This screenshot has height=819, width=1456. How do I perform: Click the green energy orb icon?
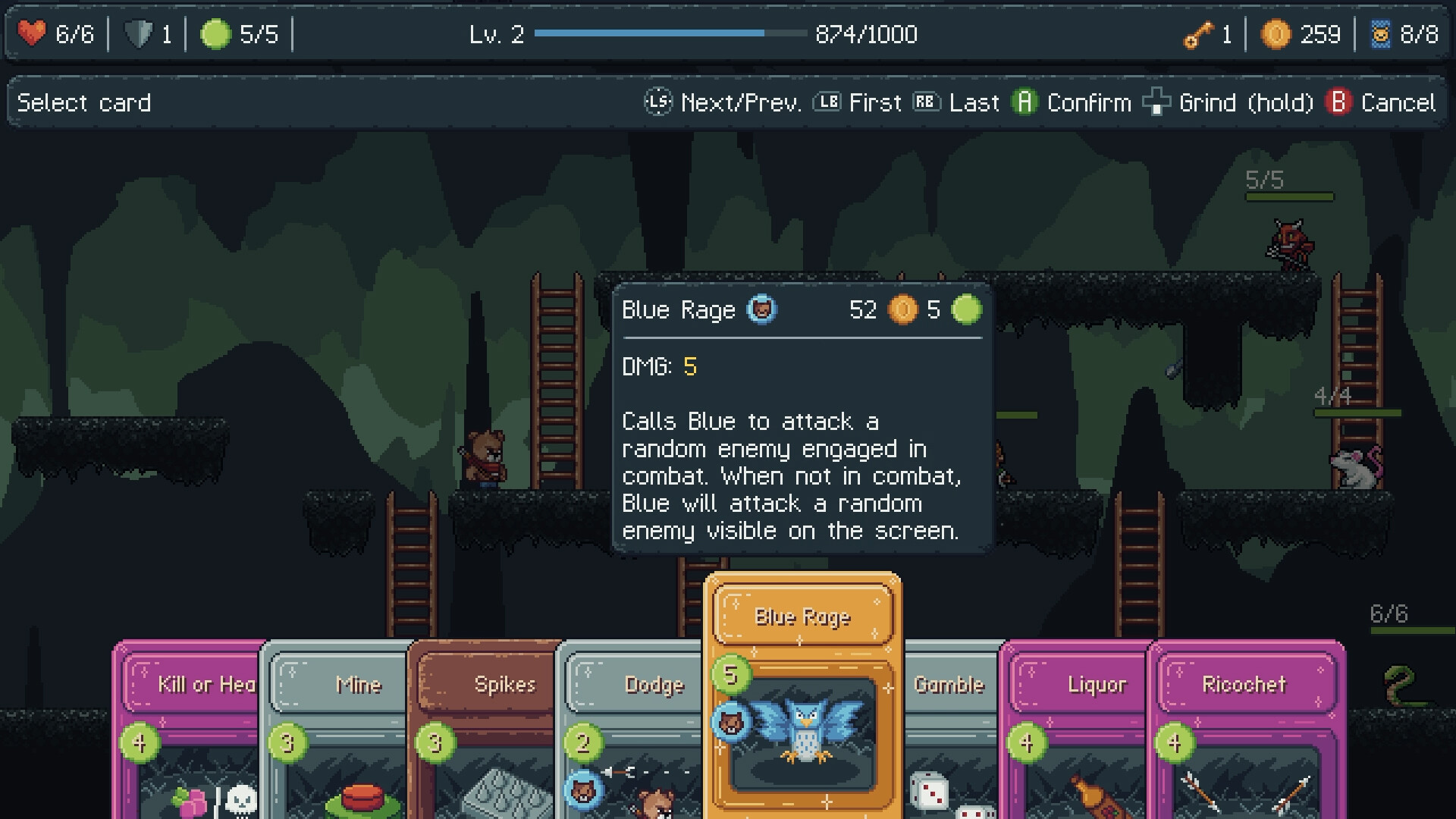coord(216,32)
